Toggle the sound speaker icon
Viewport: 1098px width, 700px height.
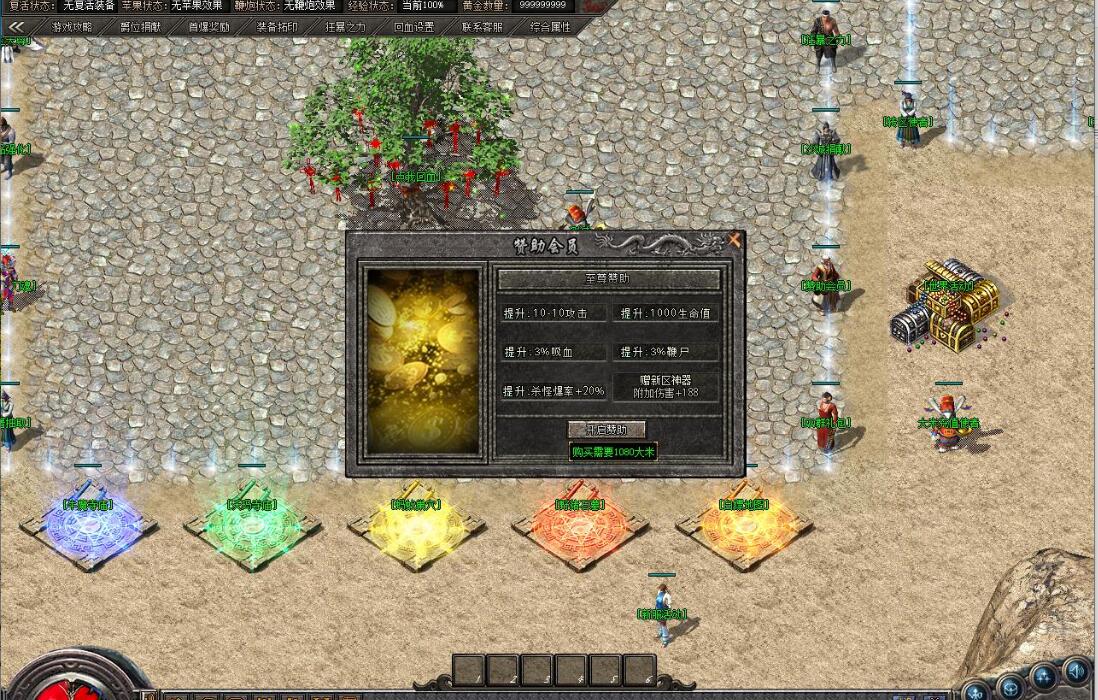click(x=1076, y=669)
